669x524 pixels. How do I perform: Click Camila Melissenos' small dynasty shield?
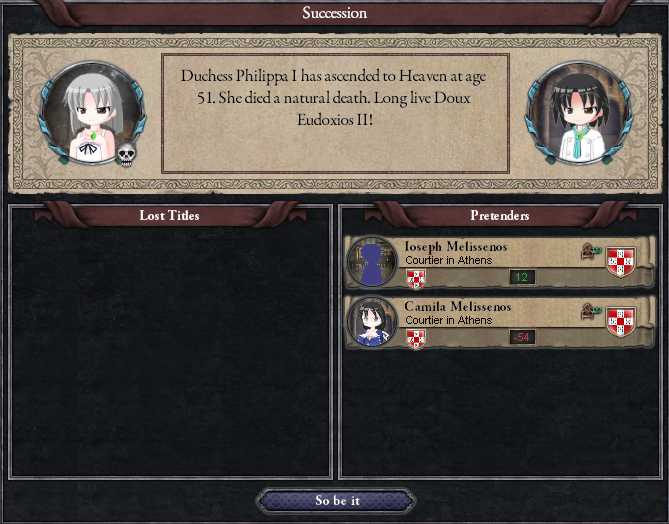(x=416, y=338)
